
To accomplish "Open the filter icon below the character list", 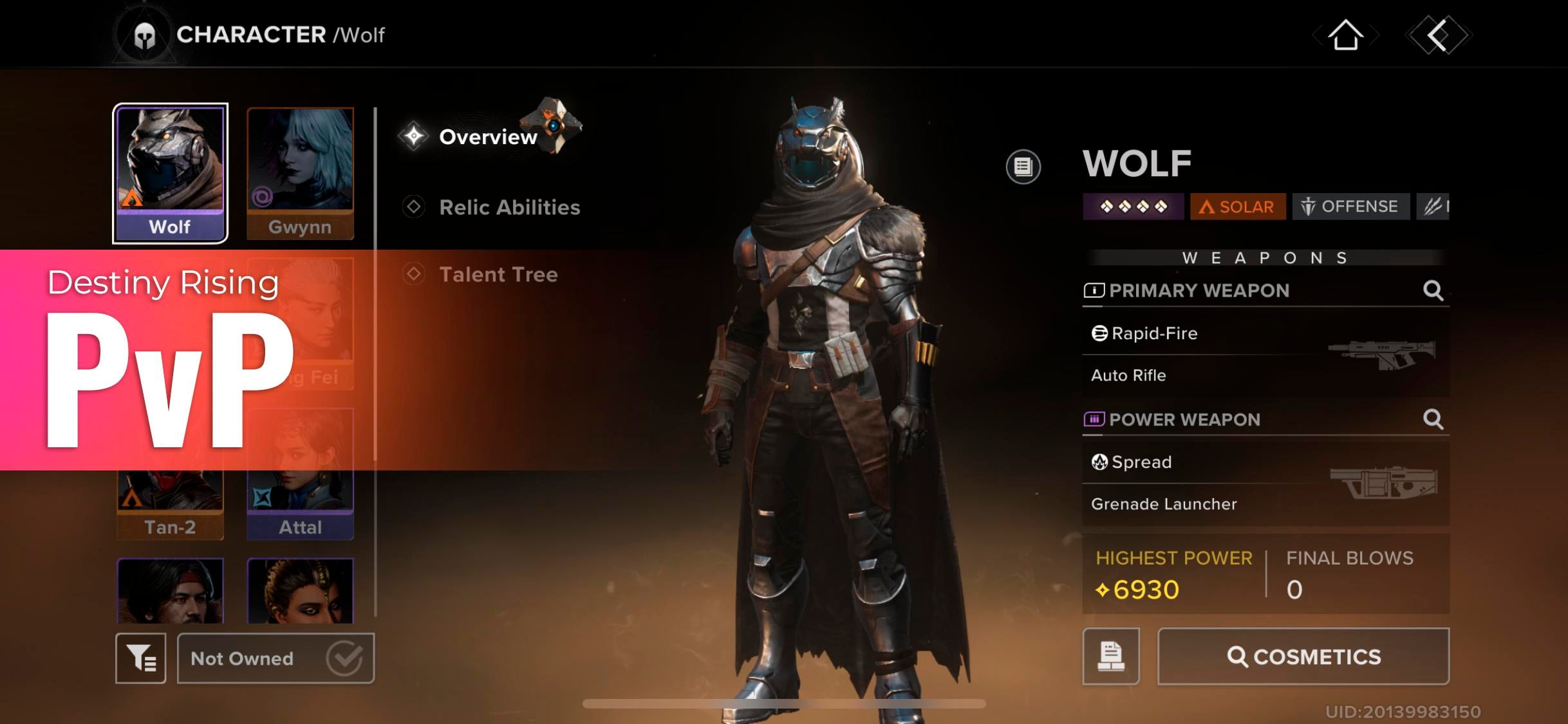I will [140, 658].
